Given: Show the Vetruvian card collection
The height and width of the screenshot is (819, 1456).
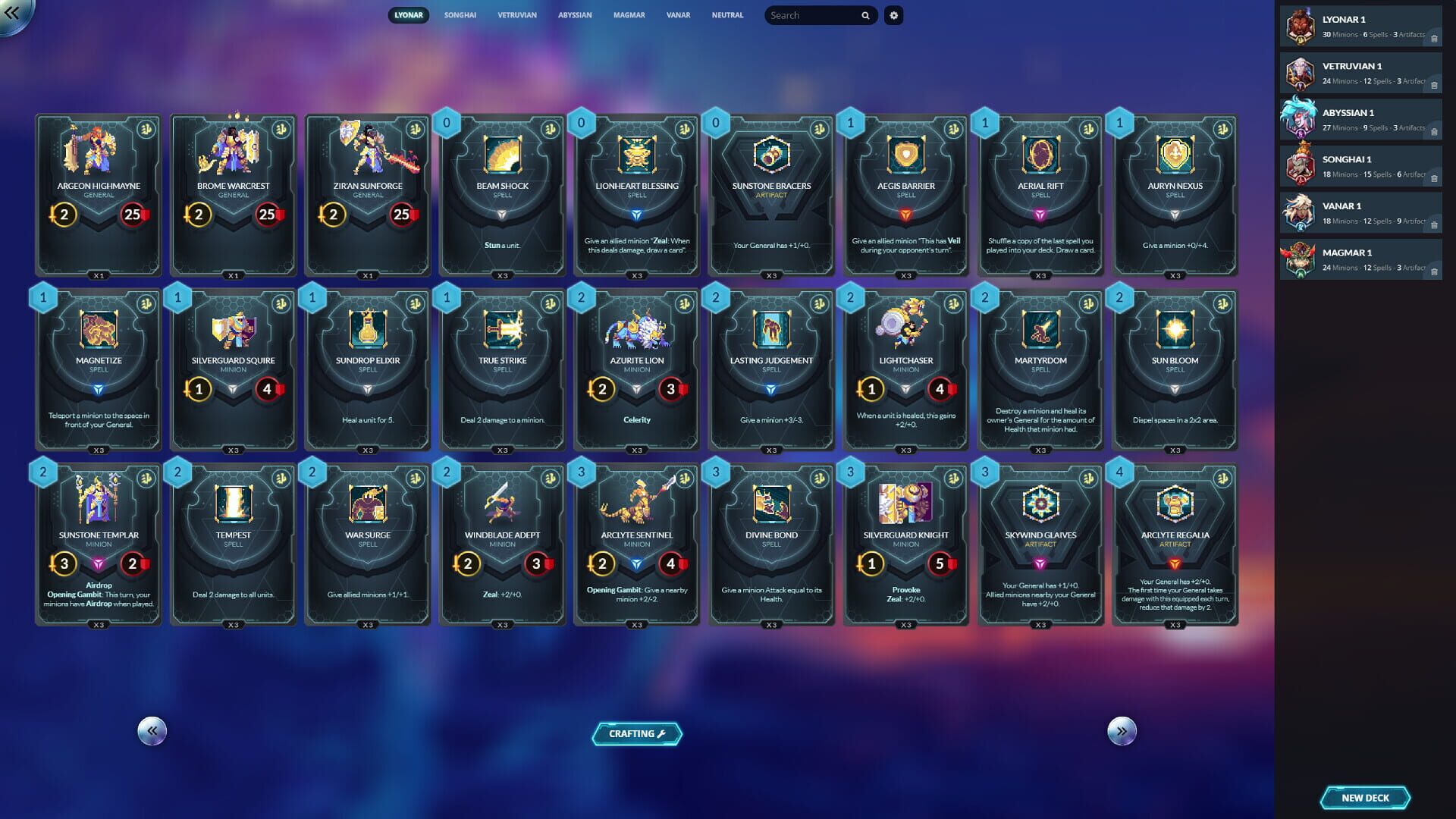Looking at the screenshot, I should pos(516,15).
